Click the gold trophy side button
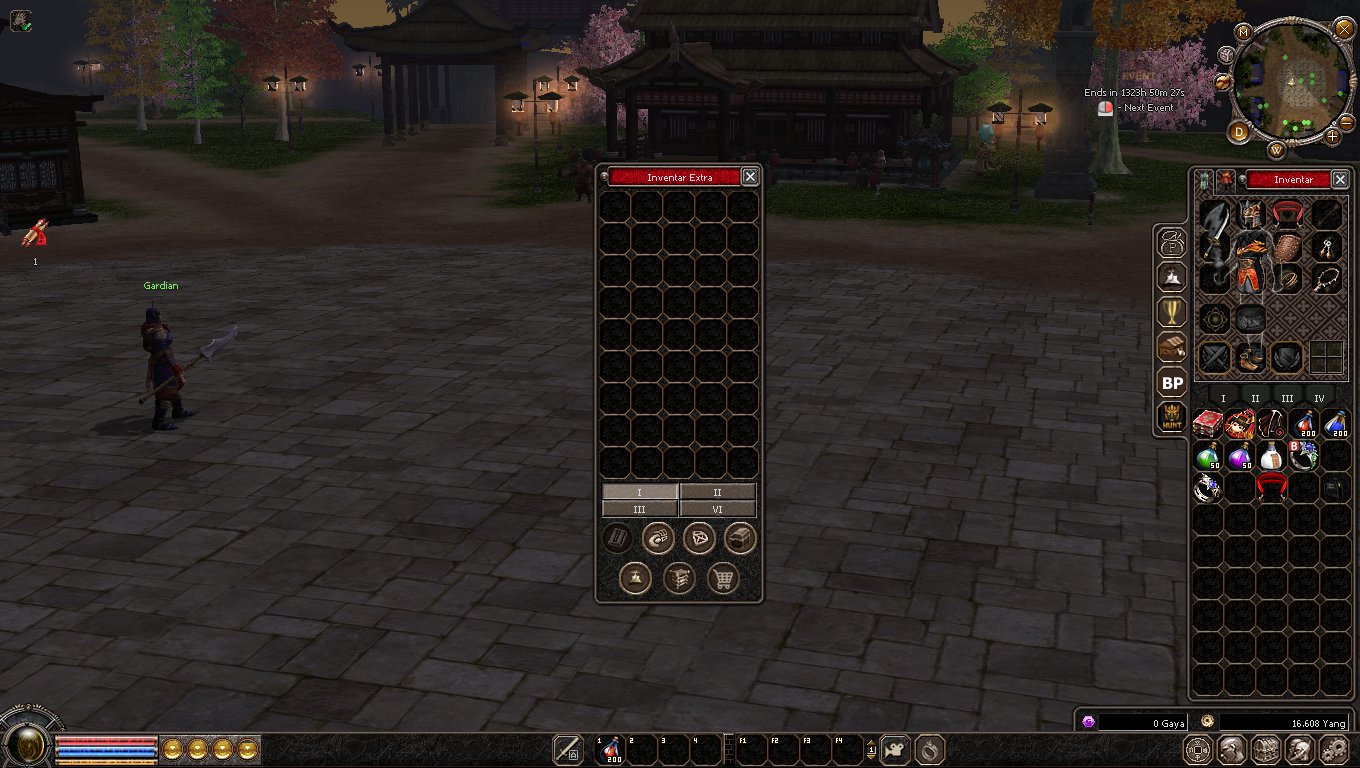This screenshot has height=768, width=1360. [x=1172, y=312]
